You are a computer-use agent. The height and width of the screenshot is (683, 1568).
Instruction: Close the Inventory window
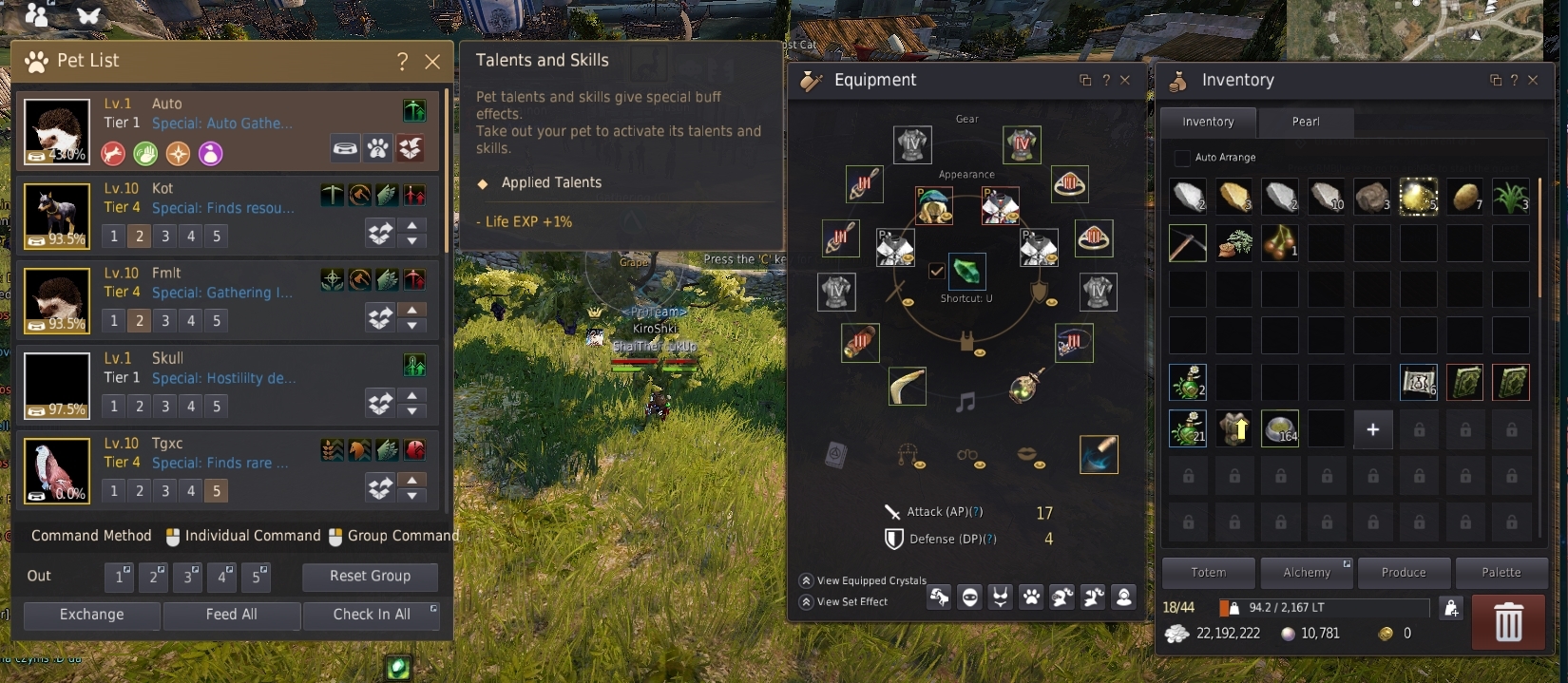pyautogui.click(x=1533, y=81)
